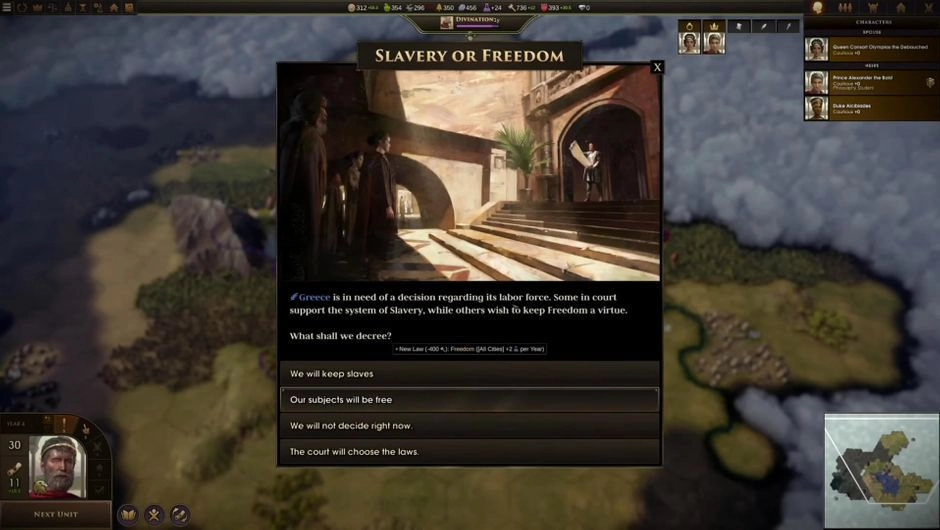Select Queen Consort Olympias in character list
Screen dimensions: 940x530
click(x=871, y=49)
